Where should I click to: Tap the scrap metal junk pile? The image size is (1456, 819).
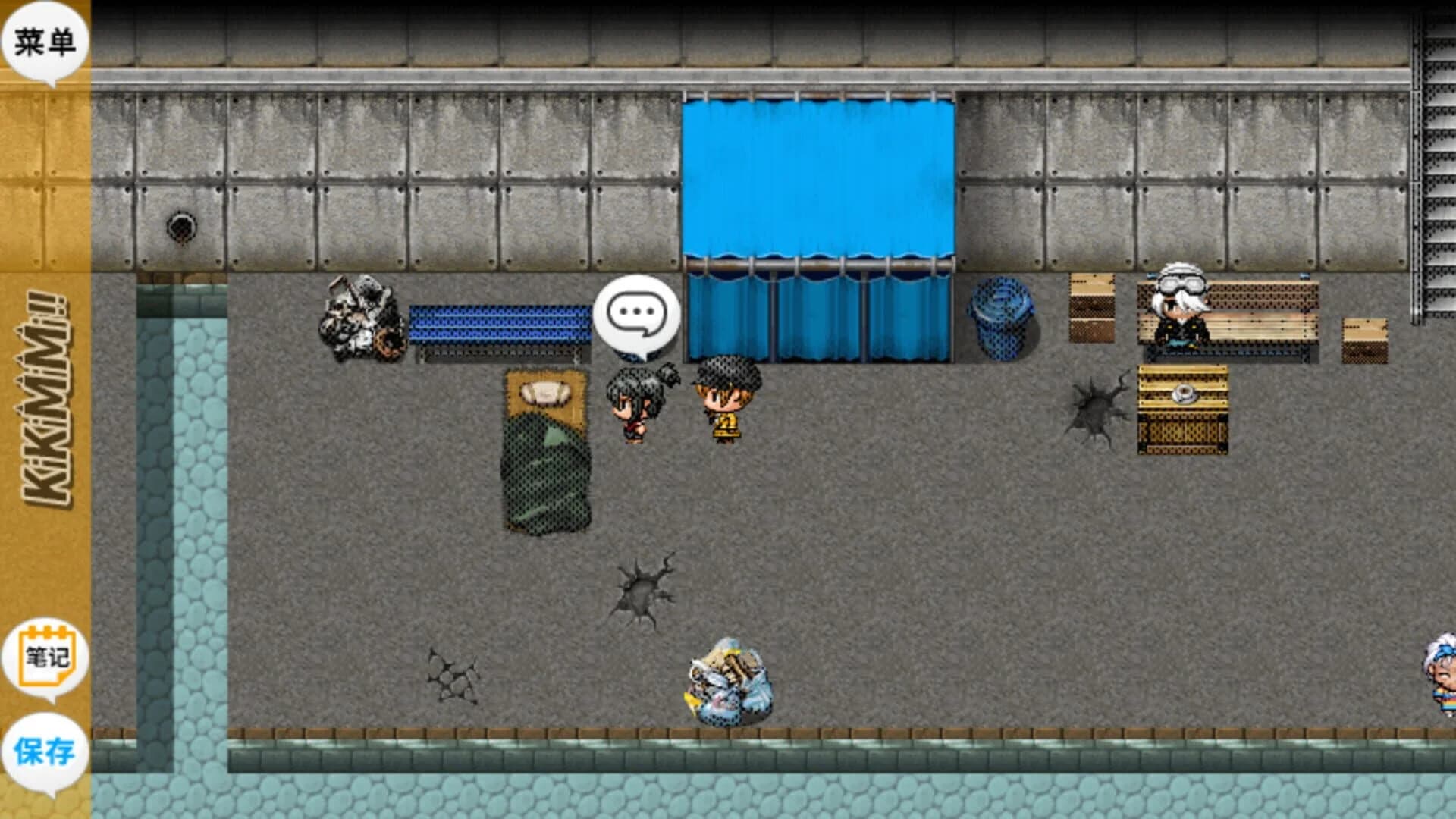360,318
